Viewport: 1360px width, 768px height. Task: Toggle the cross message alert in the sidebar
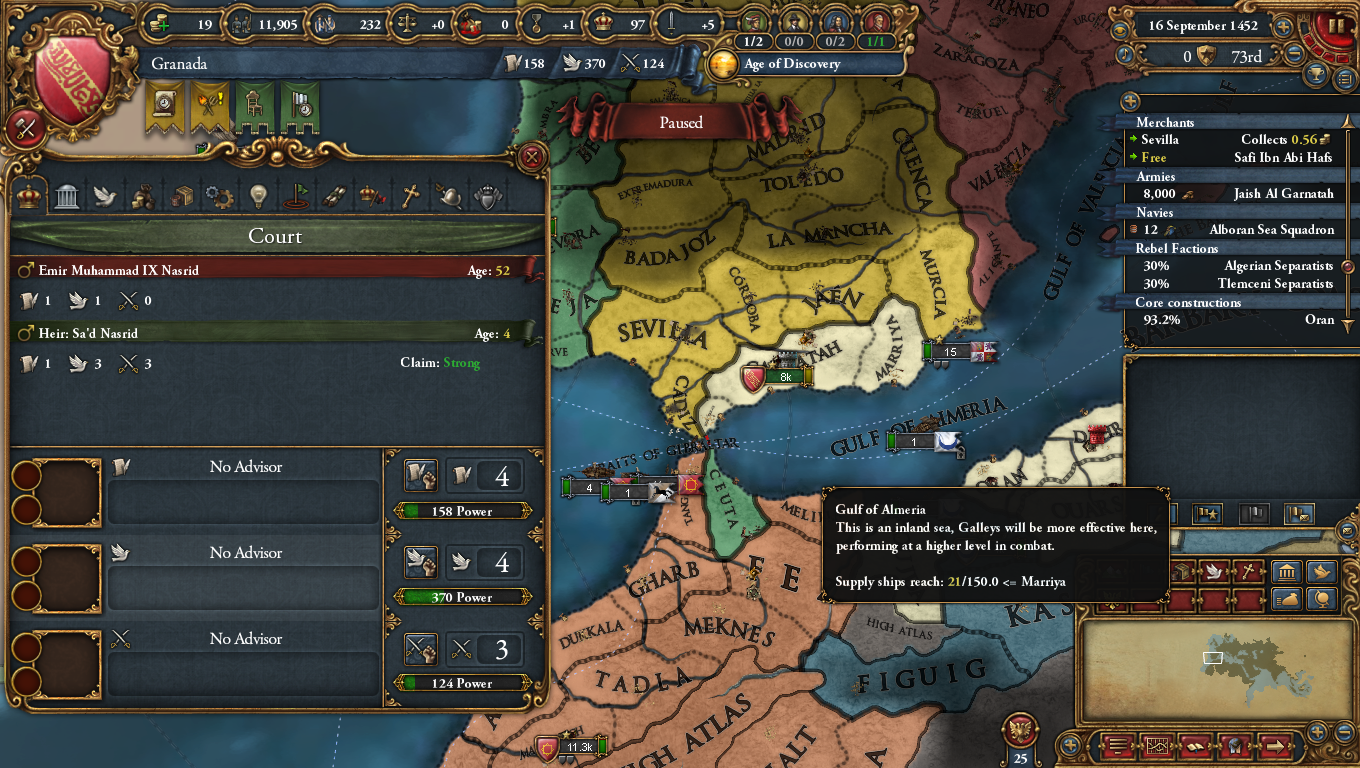(1247, 572)
